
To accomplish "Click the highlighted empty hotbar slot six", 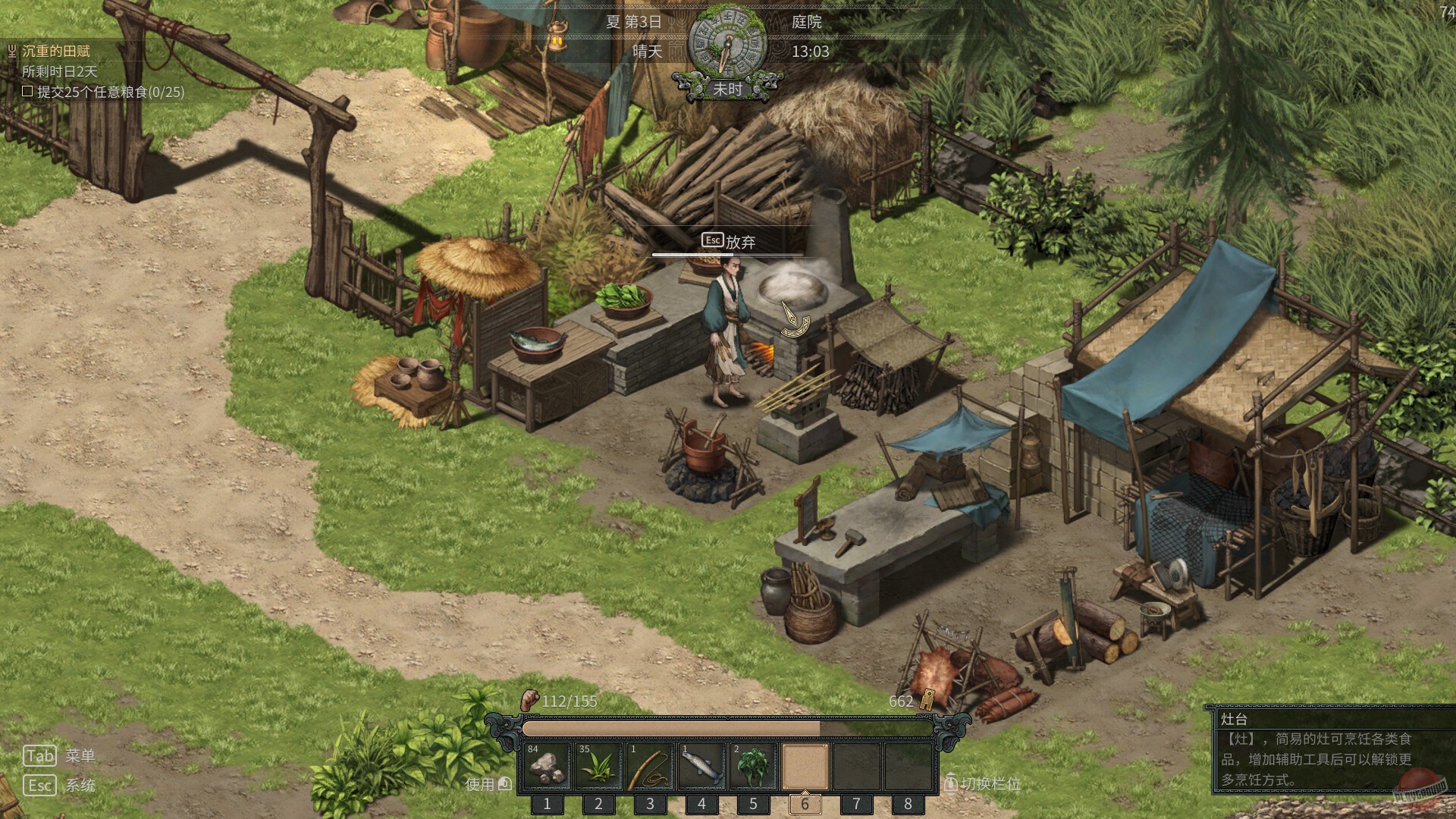I will click(805, 767).
